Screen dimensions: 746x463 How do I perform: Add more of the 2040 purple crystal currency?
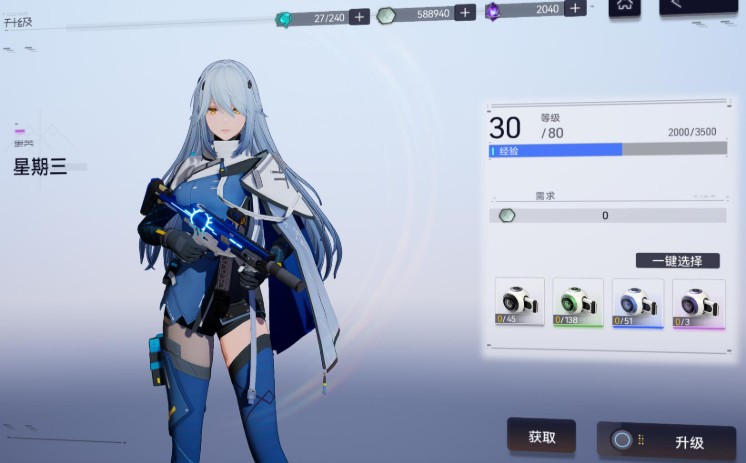[574, 9]
